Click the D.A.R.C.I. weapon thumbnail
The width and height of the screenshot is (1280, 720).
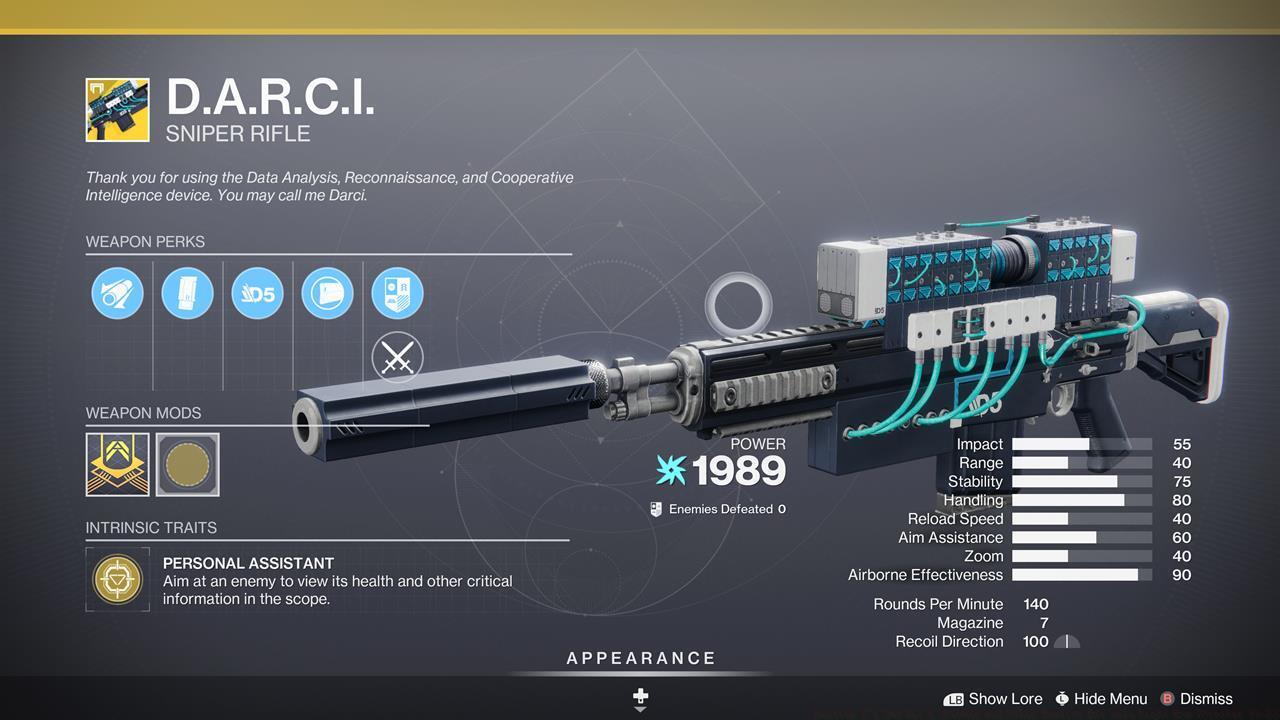pos(117,110)
